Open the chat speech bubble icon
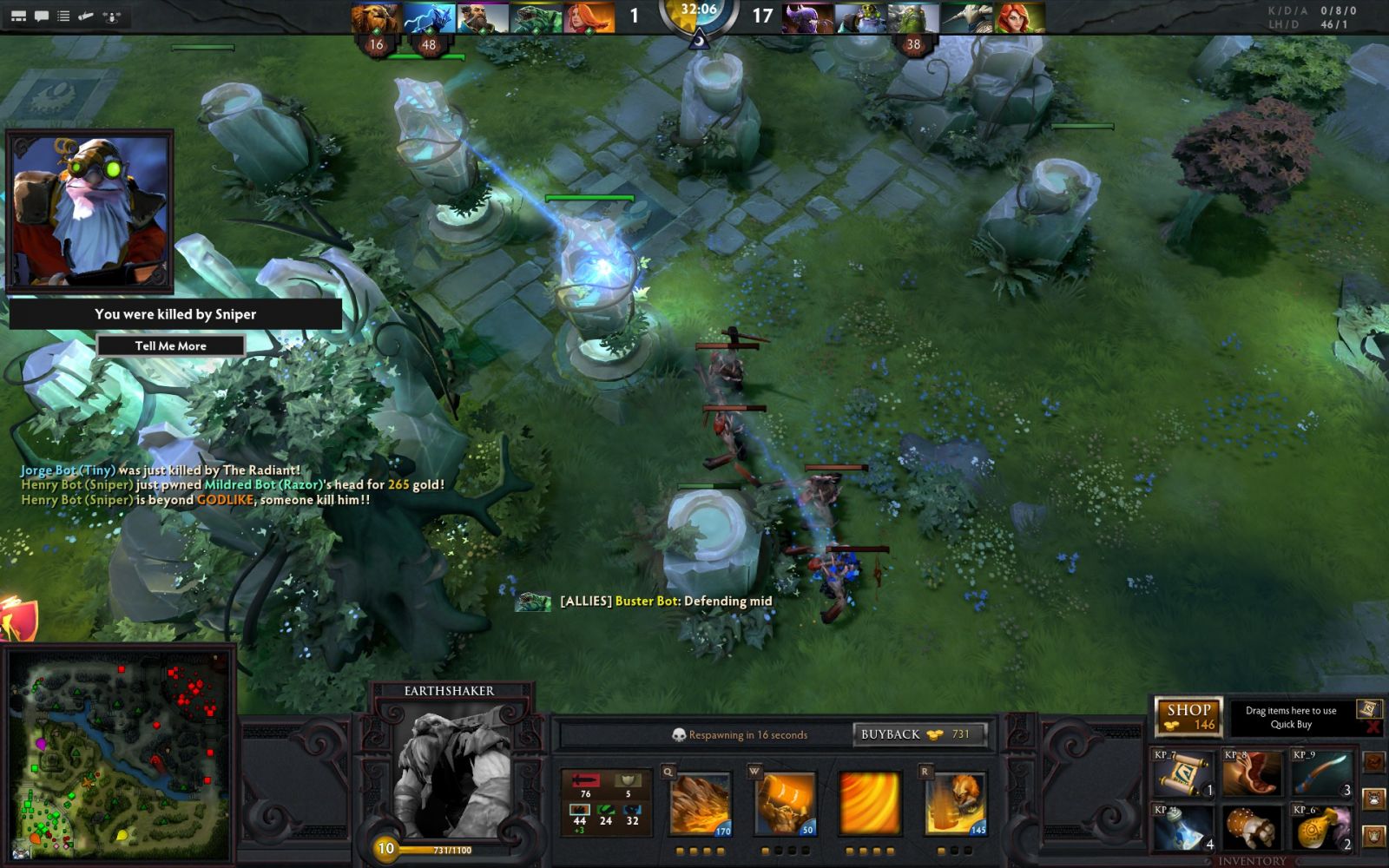1389x868 pixels. pos(41,16)
